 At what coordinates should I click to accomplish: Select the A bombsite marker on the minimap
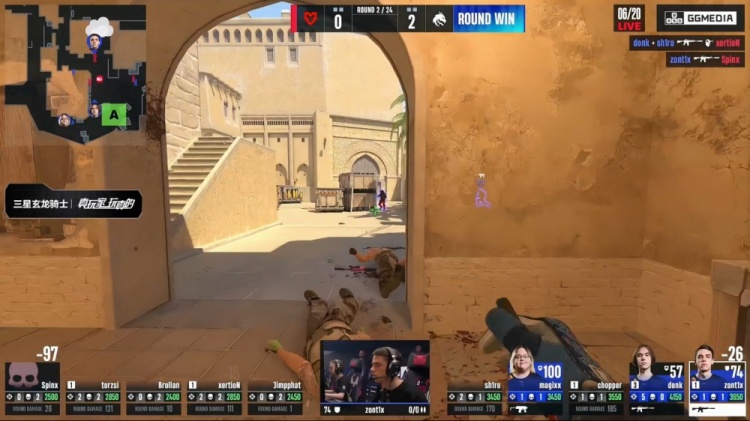pos(114,115)
